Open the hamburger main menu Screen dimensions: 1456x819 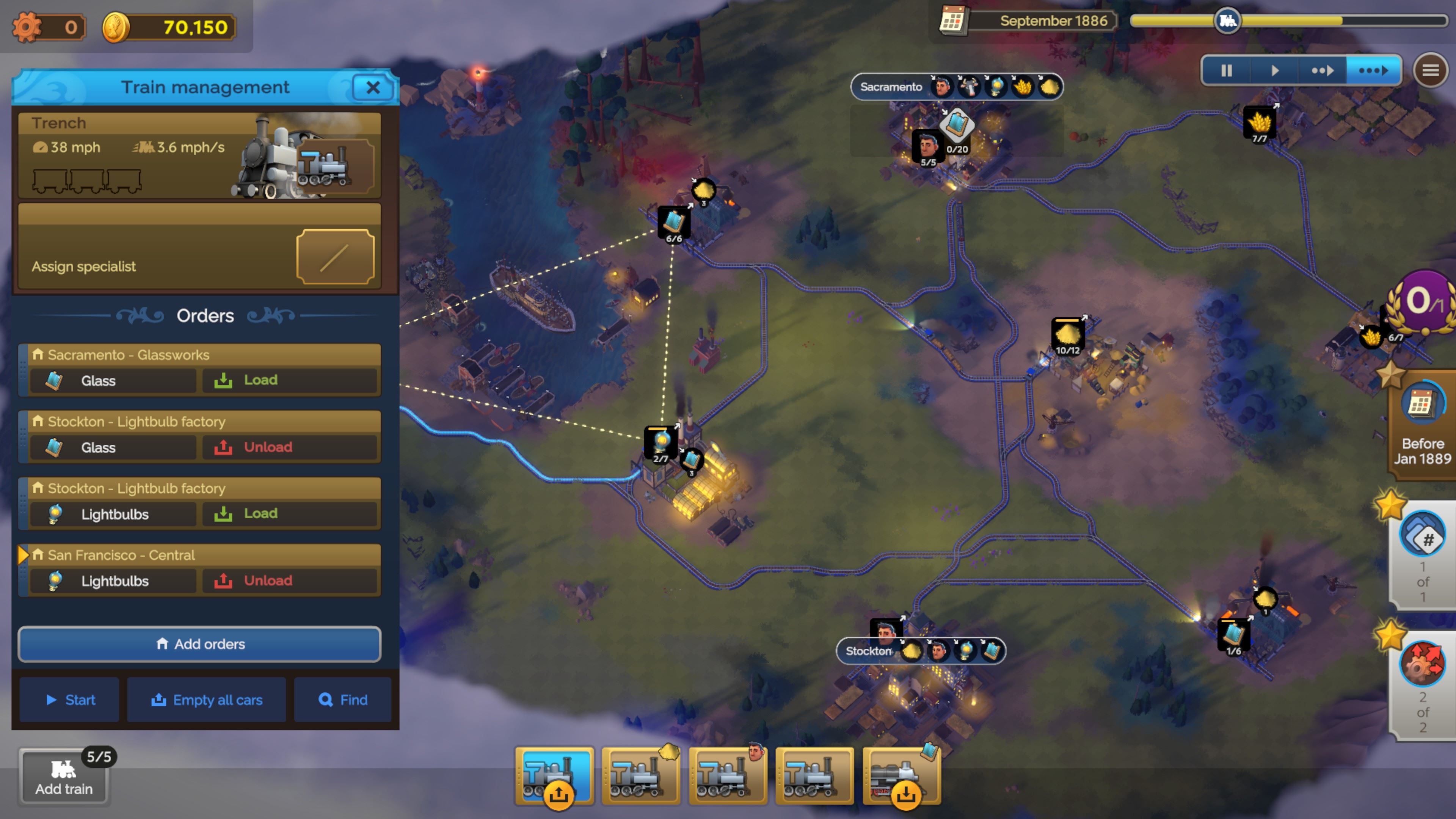pos(1430,71)
